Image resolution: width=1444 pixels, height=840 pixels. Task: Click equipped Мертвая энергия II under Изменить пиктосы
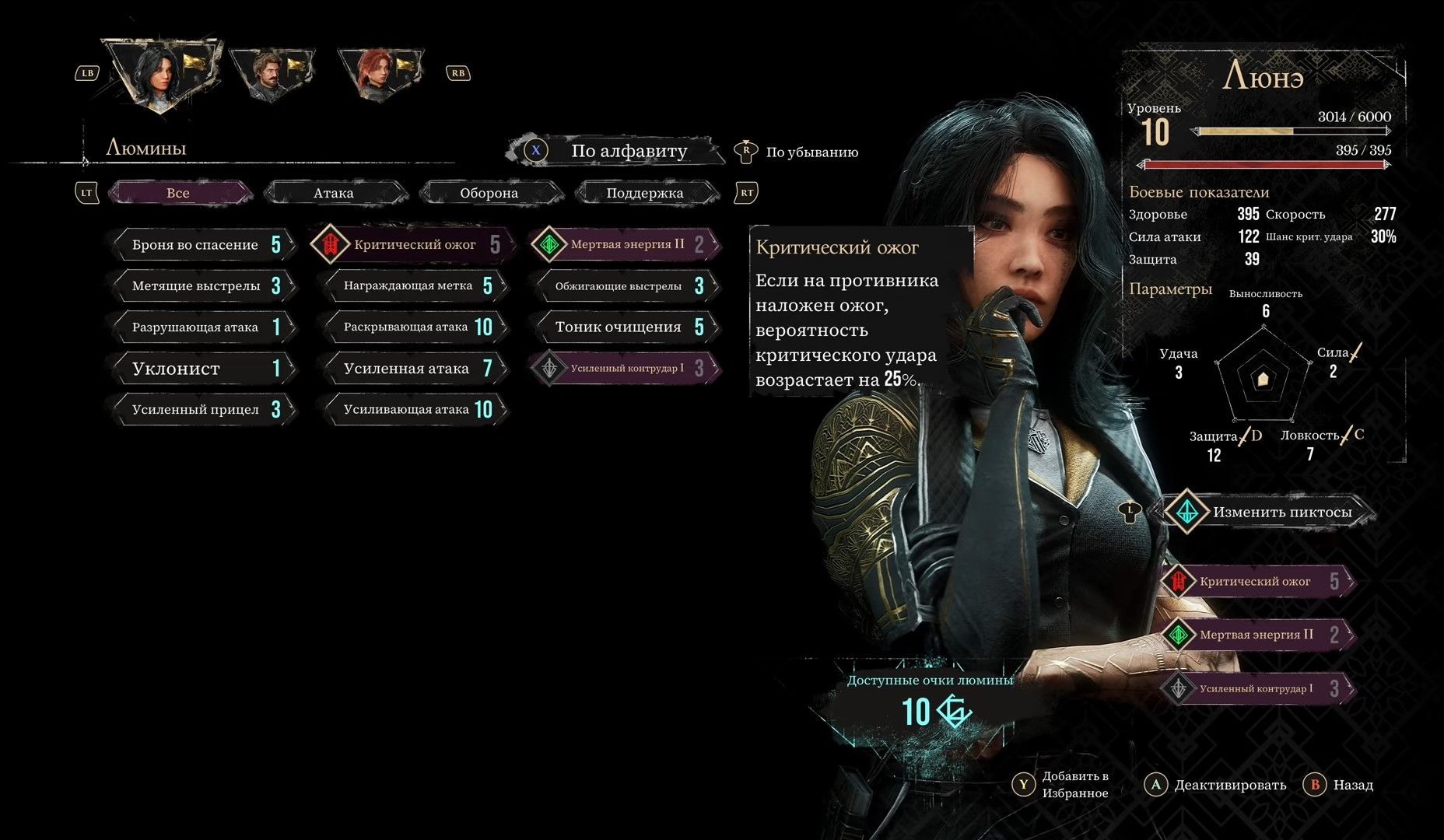click(1257, 635)
